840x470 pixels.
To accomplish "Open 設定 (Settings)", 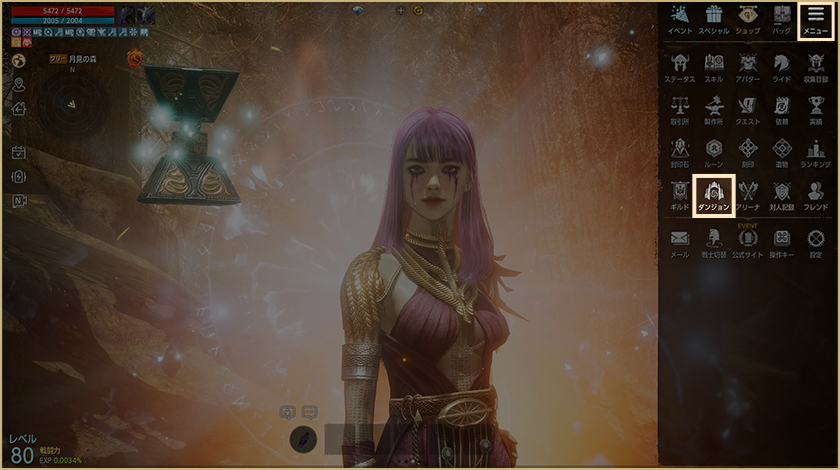I will click(x=816, y=242).
